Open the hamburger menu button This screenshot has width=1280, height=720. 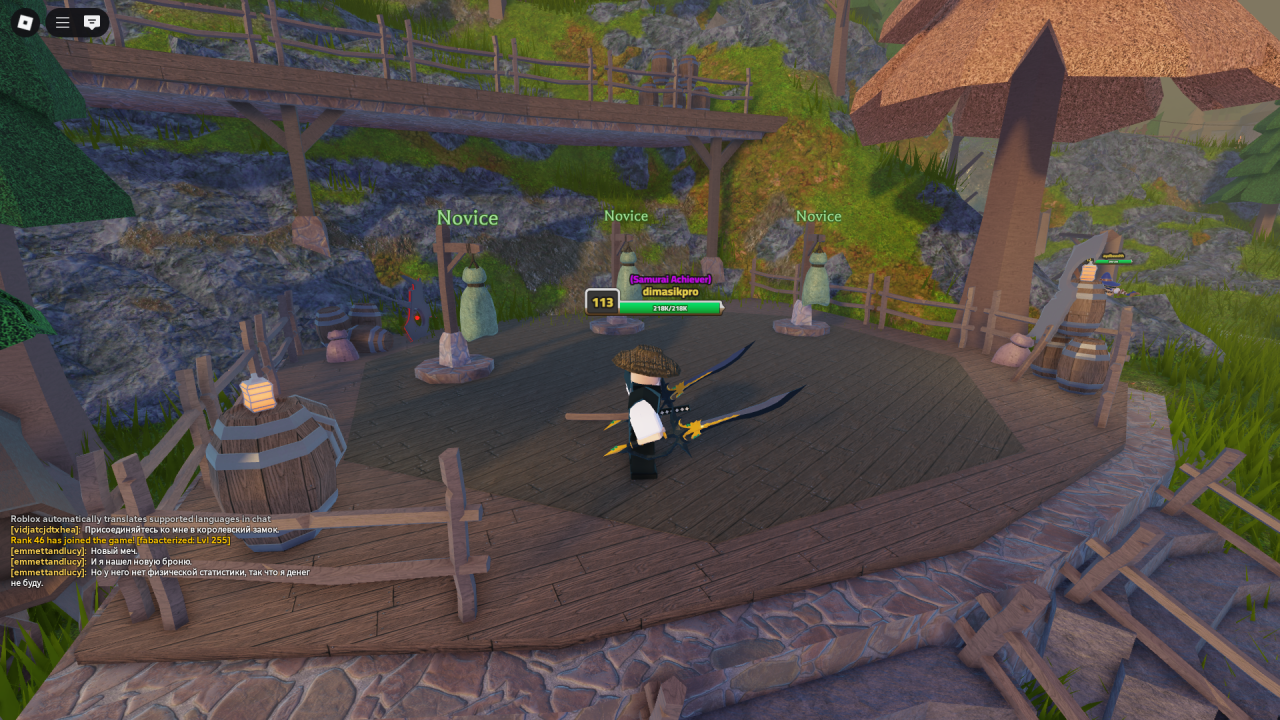(x=63, y=22)
